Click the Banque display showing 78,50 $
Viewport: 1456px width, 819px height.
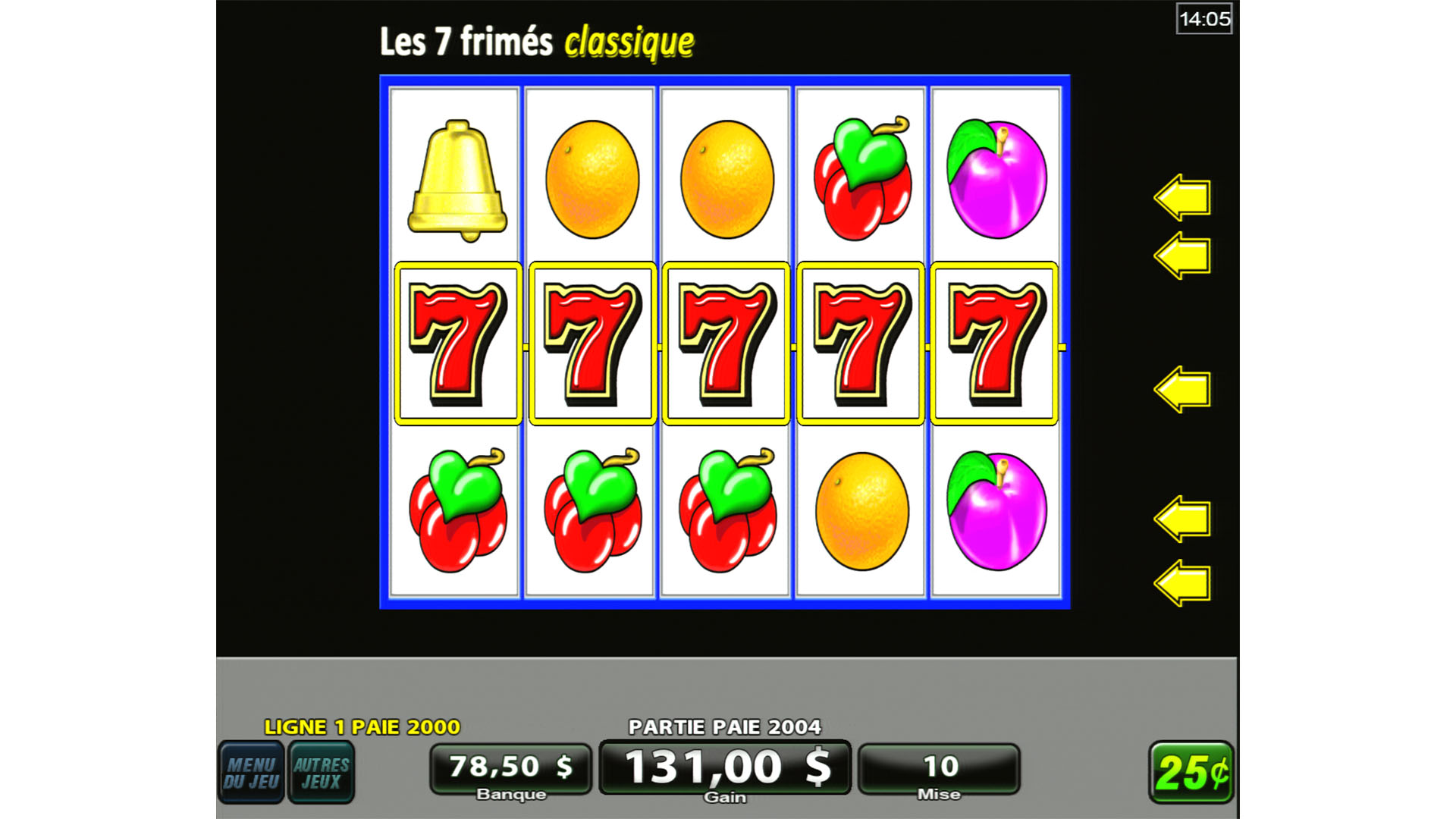[510, 767]
